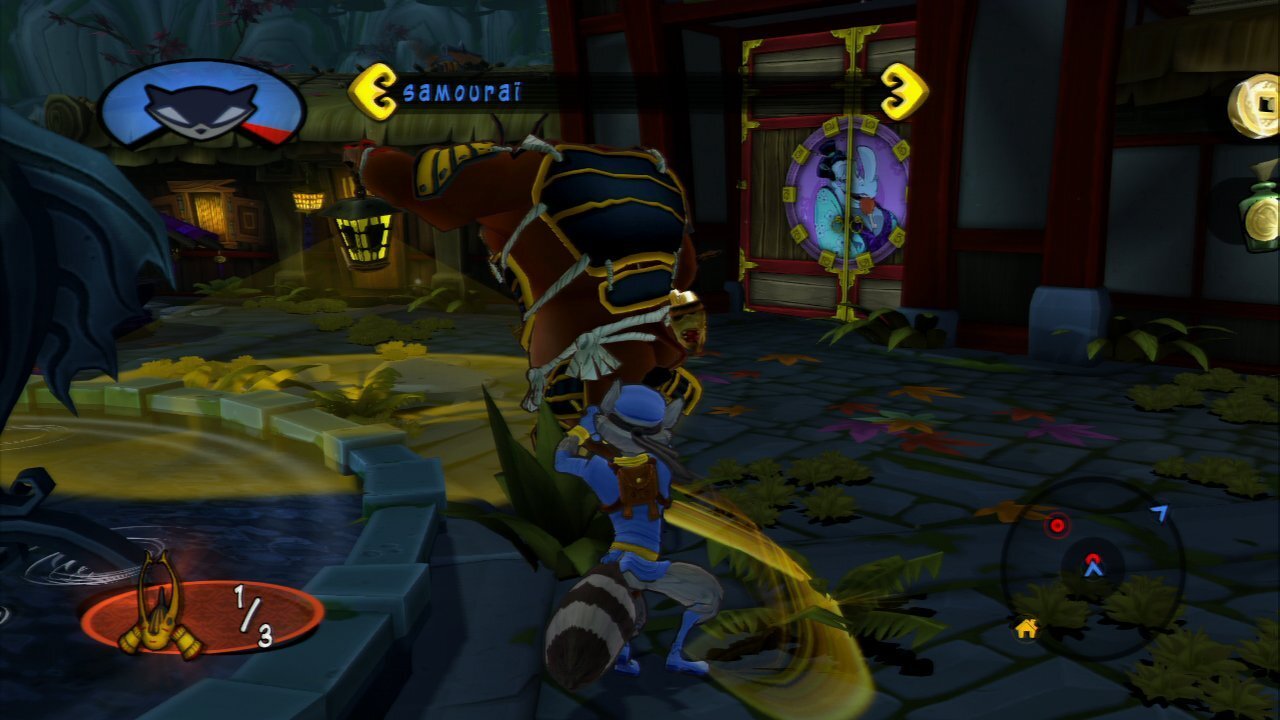This screenshot has height=720, width=1280.
Task: Switch to the next costume with the right arrow
Action: tap(903, 92)
